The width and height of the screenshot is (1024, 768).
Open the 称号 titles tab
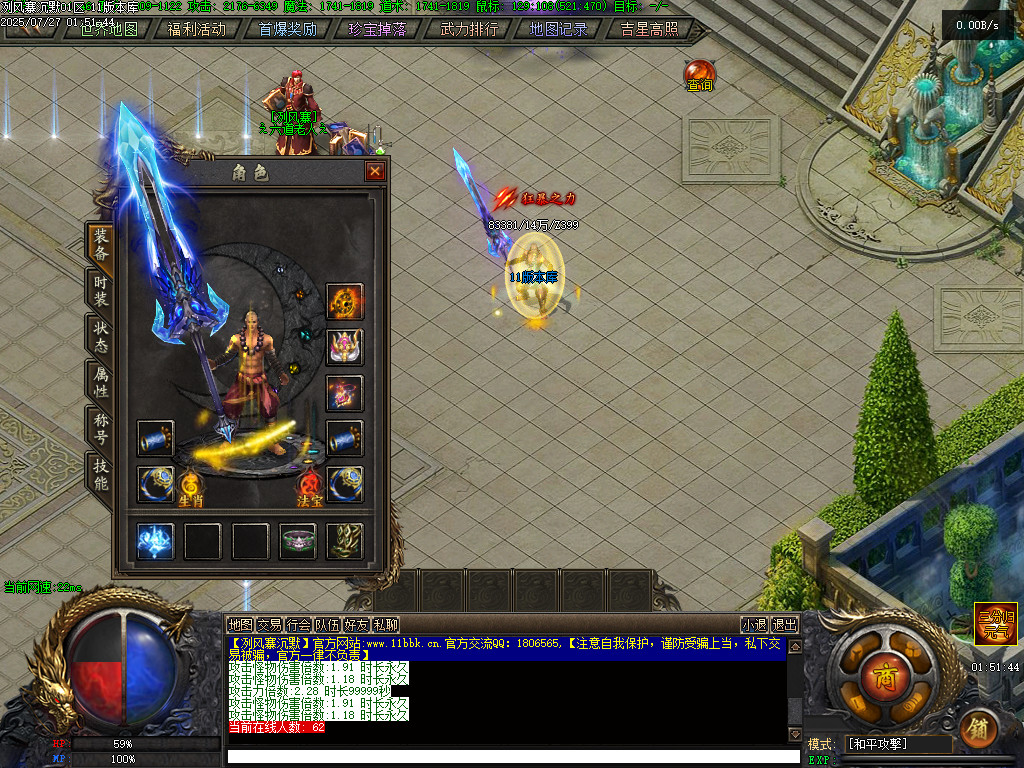(x=101, y=429)
